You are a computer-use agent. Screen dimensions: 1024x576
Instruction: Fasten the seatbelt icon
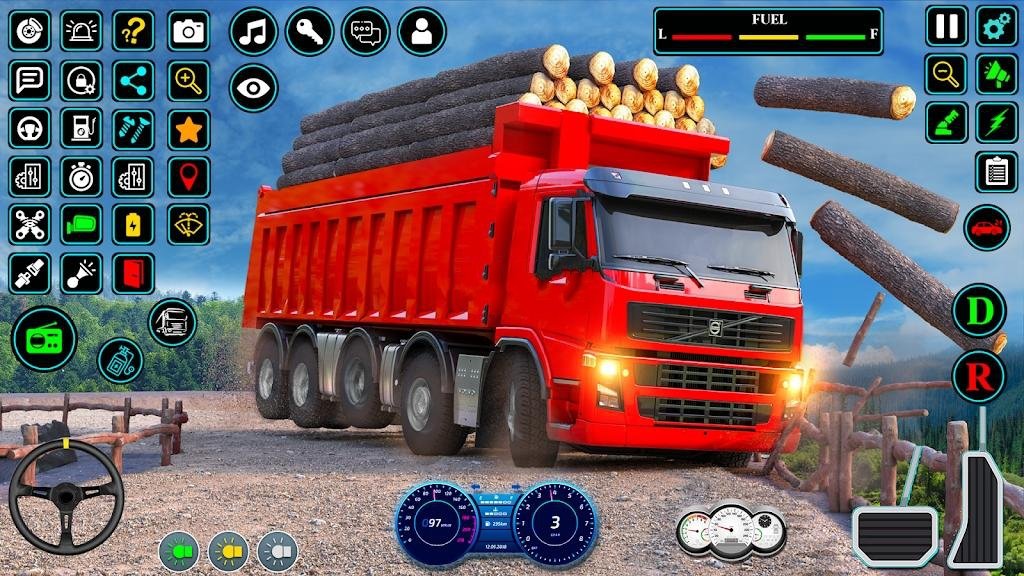tap(29, 273)
